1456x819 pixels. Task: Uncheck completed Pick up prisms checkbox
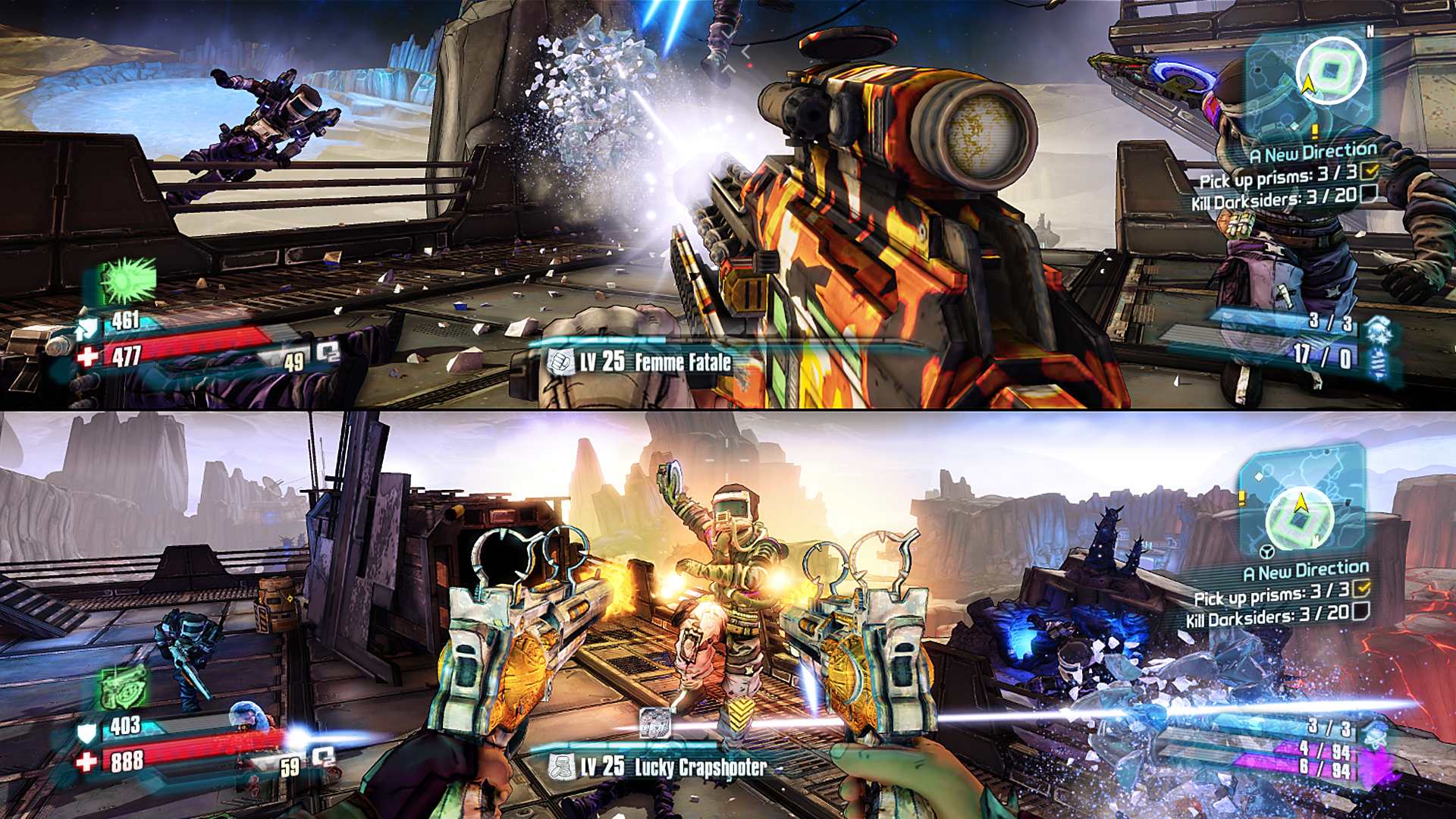pos(1370,171)
